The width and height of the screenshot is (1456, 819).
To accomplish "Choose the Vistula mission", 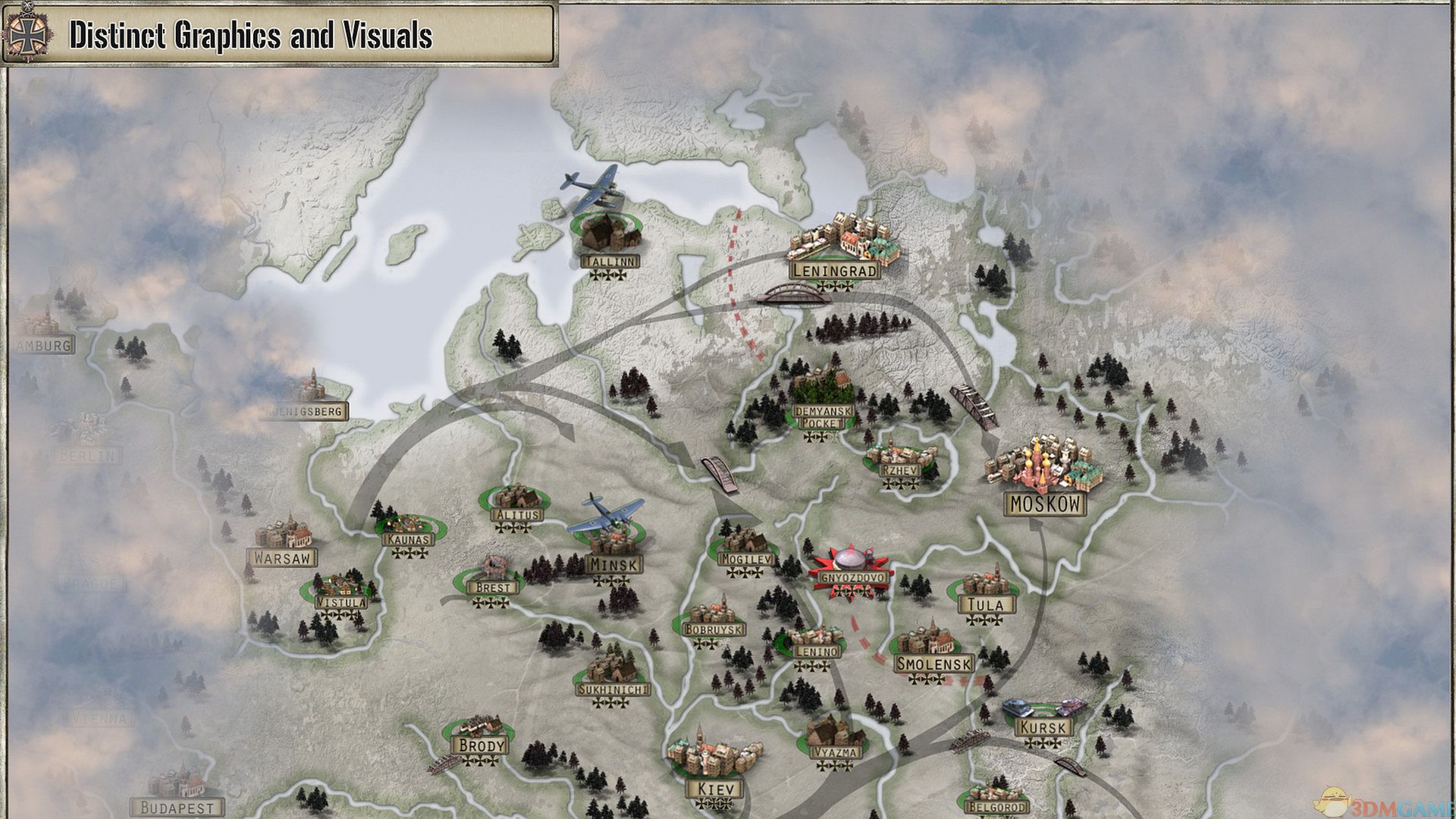I will click(340, 589).
